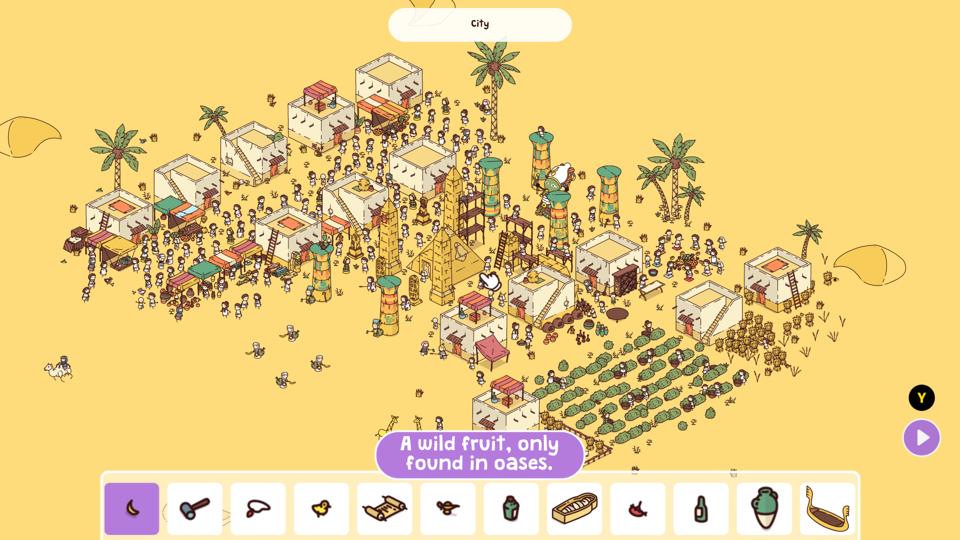Screen dimensions: 960x540
Task: Select the small green jar item
Action: 511,509
